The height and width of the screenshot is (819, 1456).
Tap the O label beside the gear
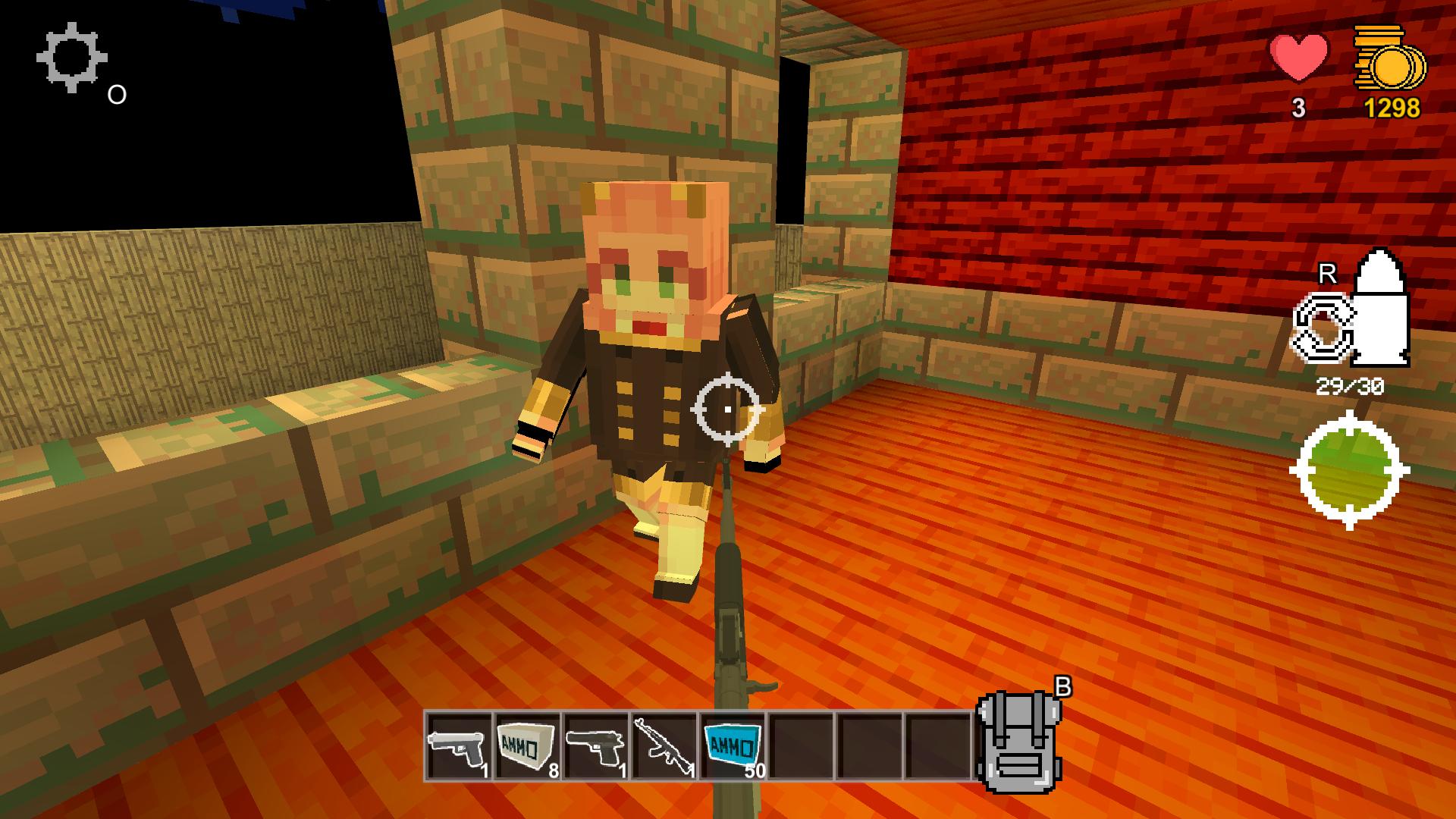point(116,95)
